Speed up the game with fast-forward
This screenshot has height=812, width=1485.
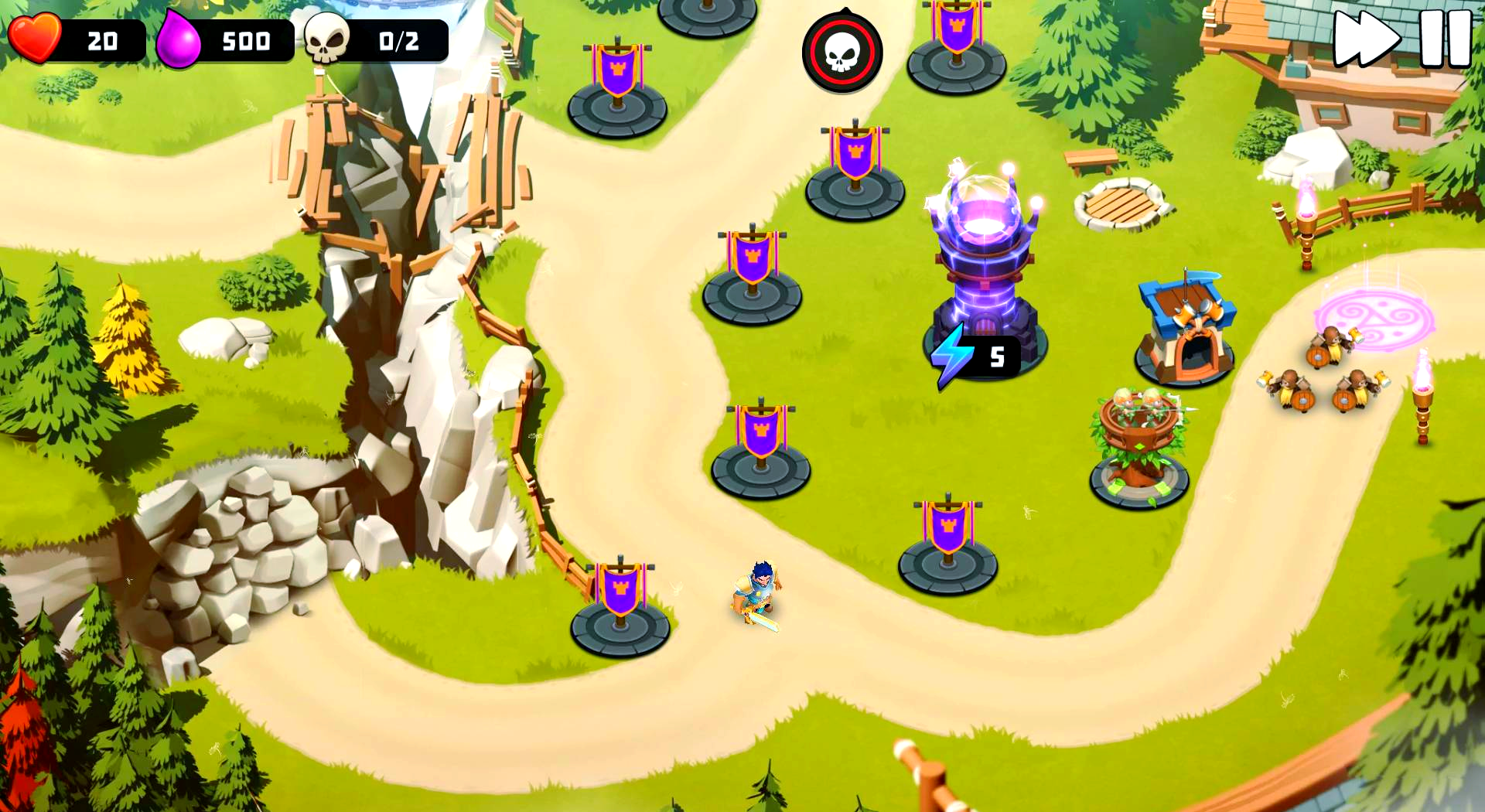(1366, 39)
